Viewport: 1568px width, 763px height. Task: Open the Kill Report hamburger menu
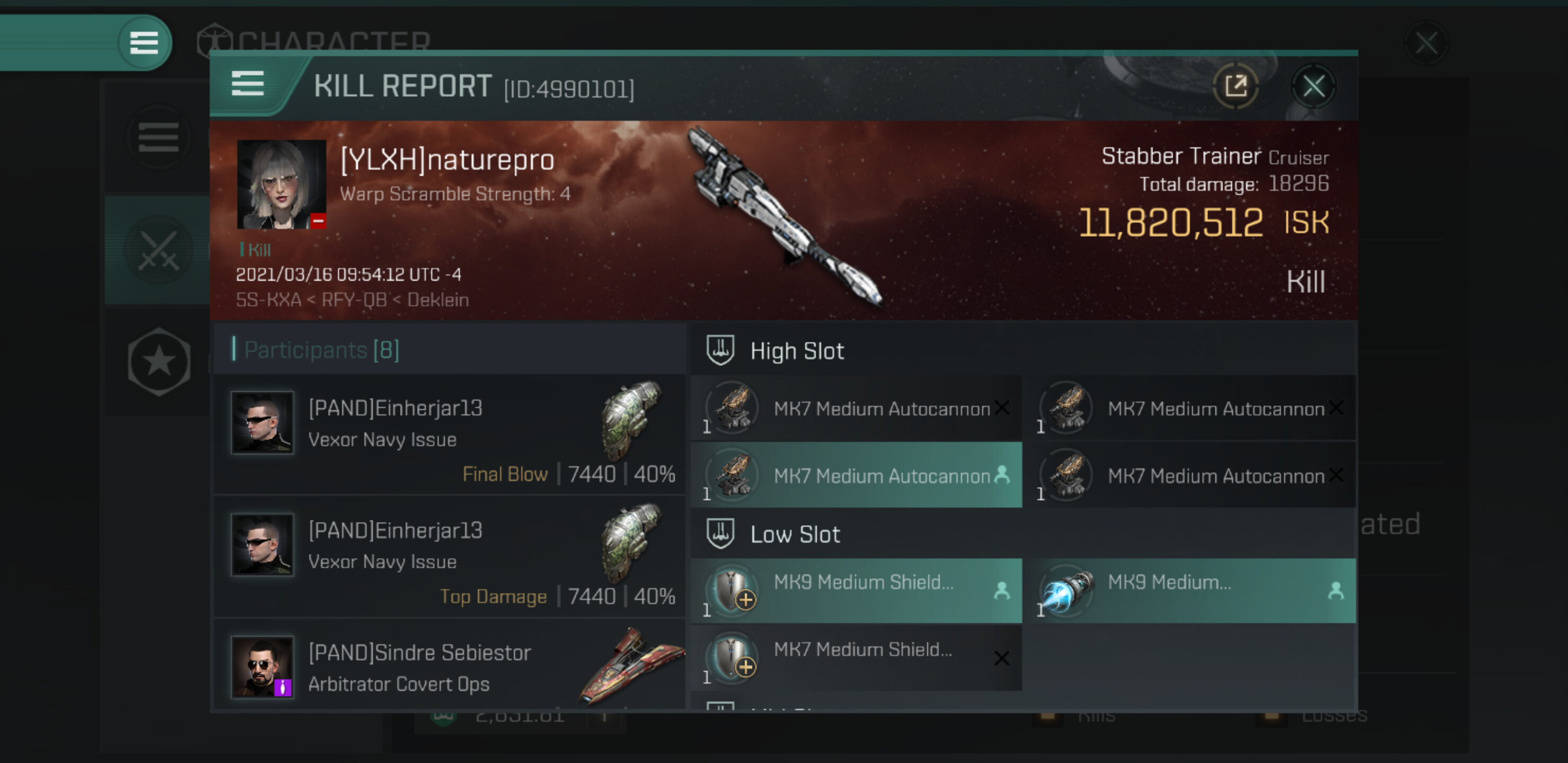(x=248, y=84)
